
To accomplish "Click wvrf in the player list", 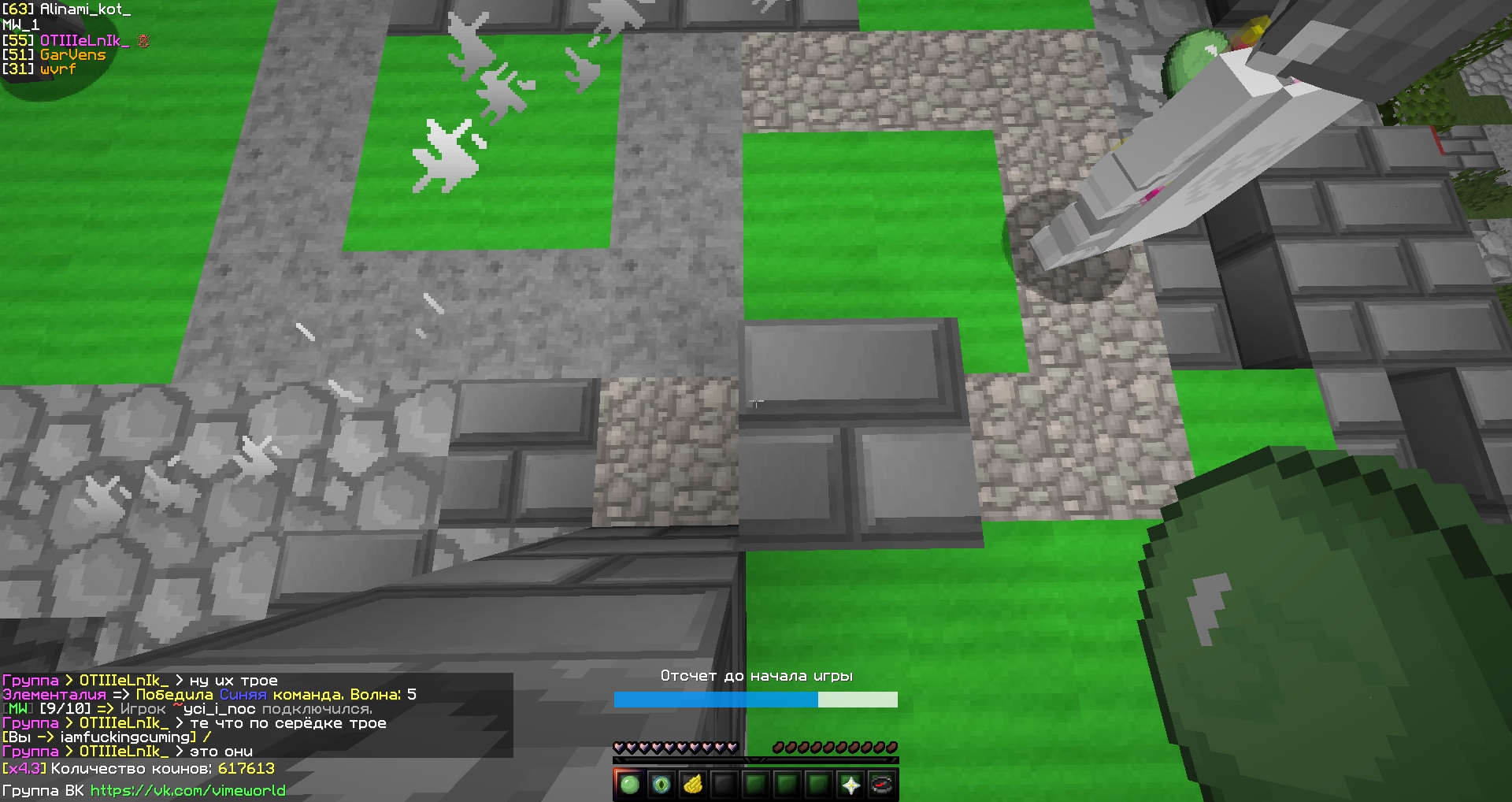I will 57,69.
